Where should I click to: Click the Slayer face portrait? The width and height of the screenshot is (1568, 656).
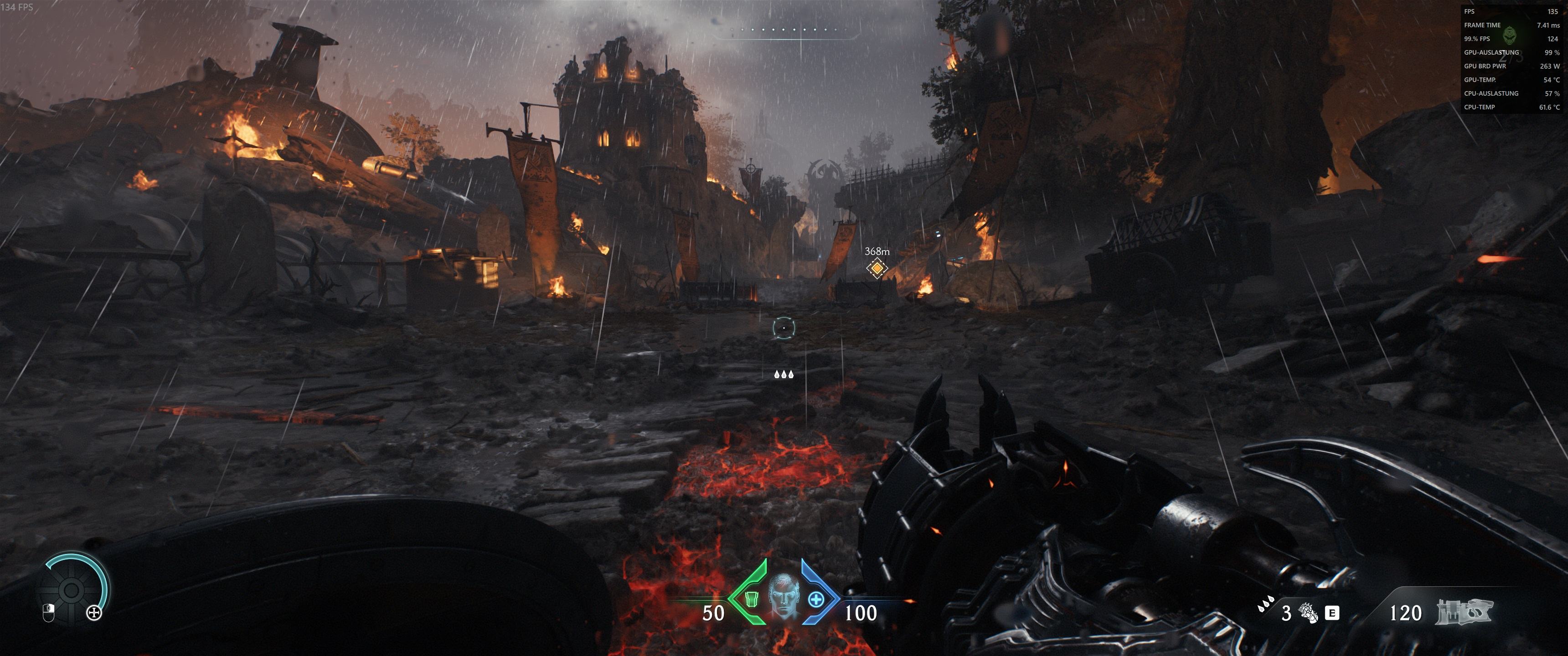pos(783,596)
